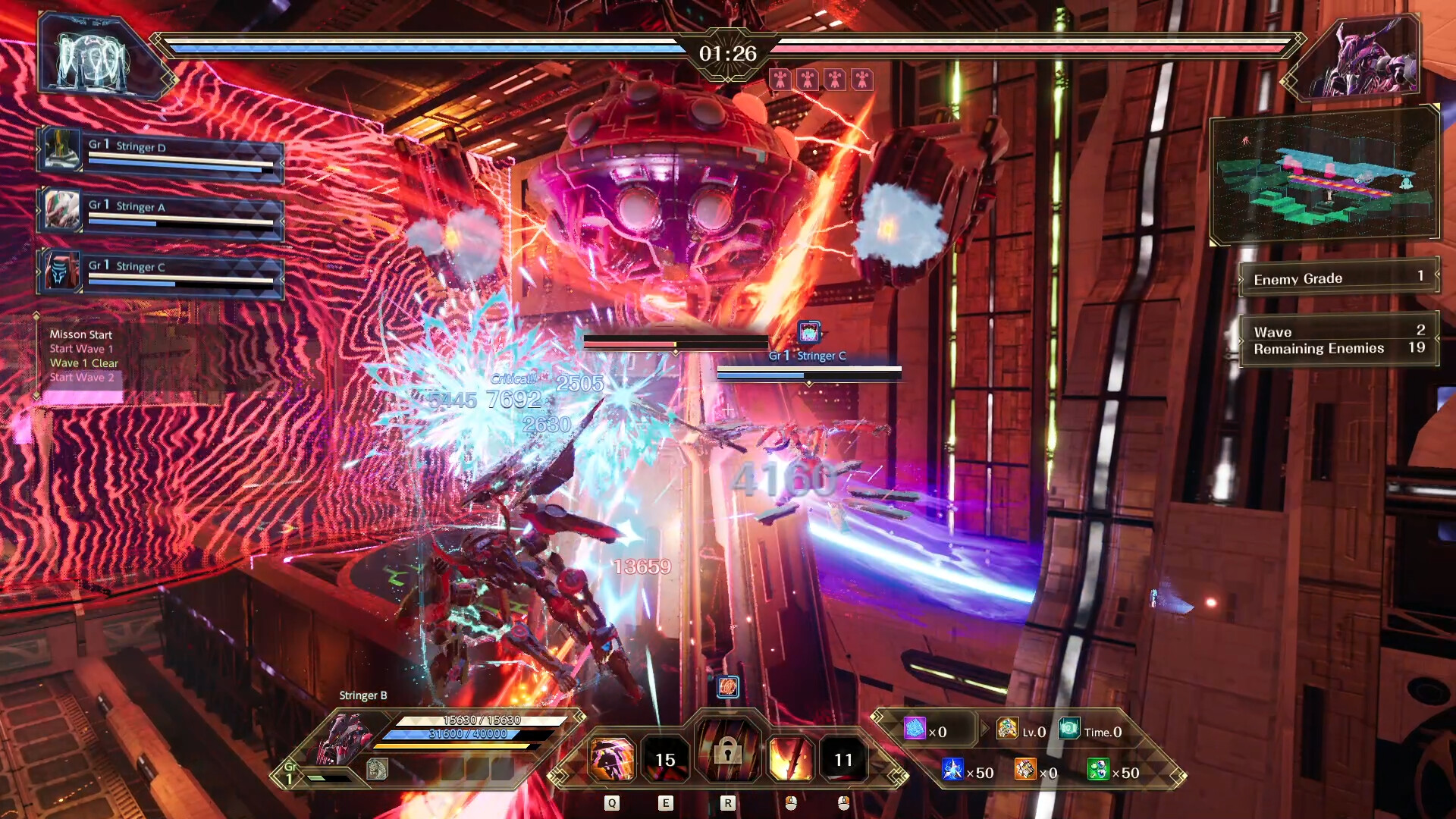The width and height of the screenshot is (1456, 819).
Task: Select the attack slot on 11 cooldown
Action: tap(843, 759)
